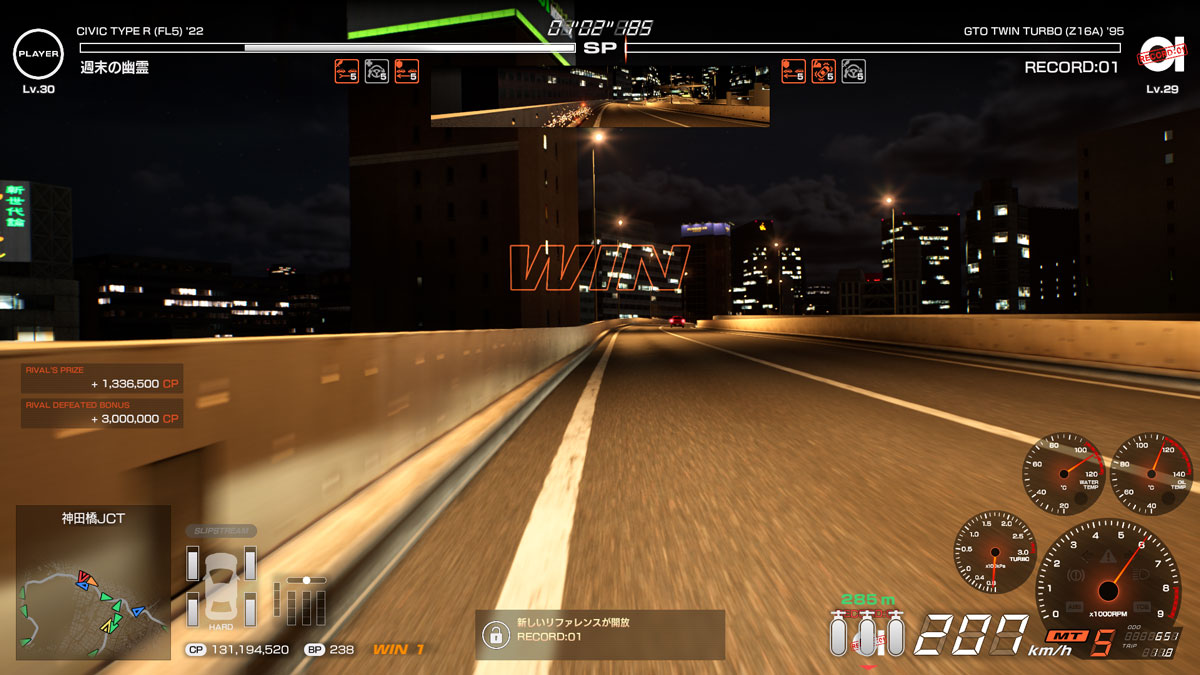This screenshot has width=1200, height=675.
Task: Click the rival's grey steering wheel skill icon
Action: tap(853, 71)
